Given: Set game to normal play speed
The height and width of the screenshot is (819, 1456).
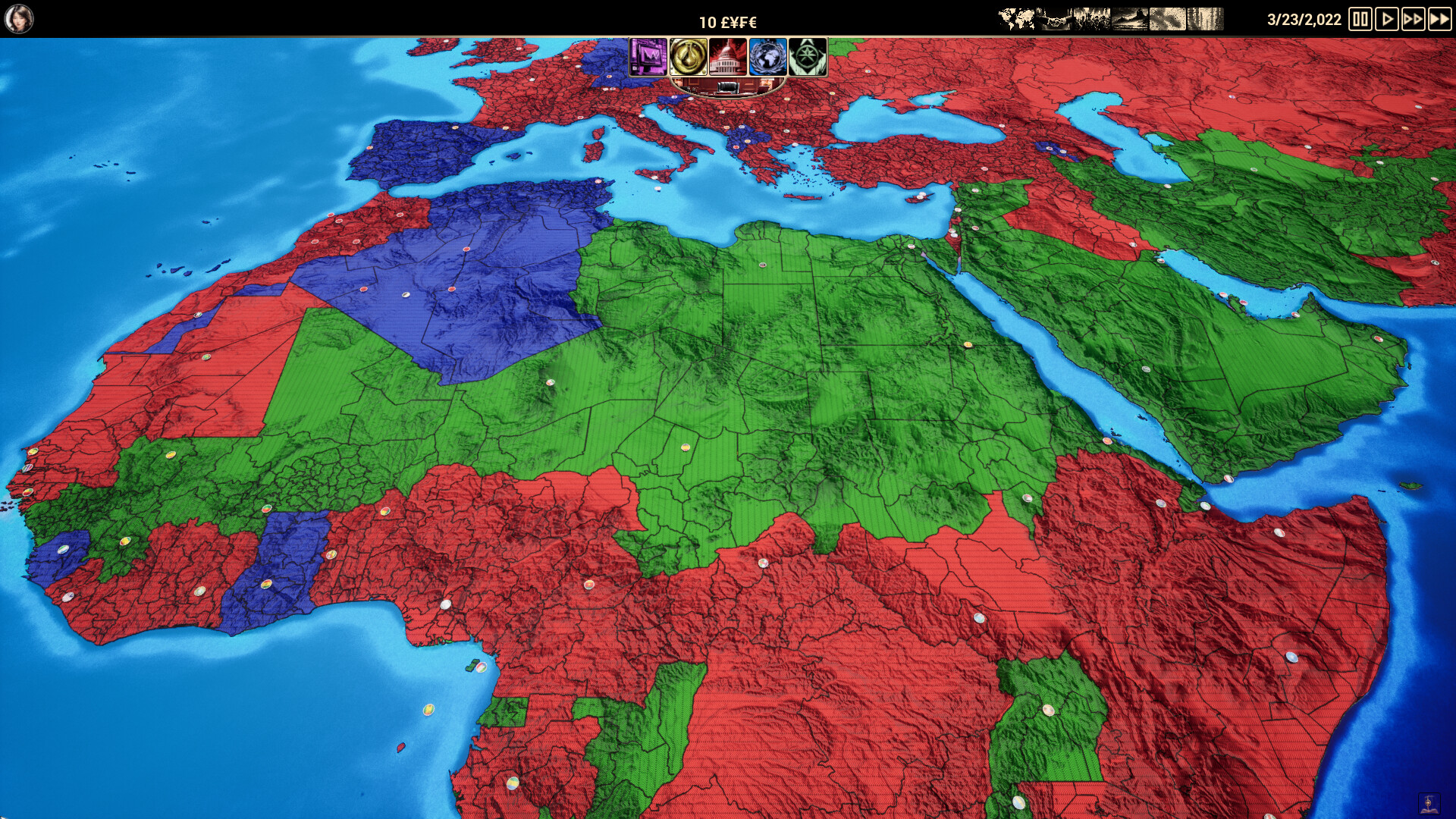Looking at the screenshot, I should coord(1386,17).
